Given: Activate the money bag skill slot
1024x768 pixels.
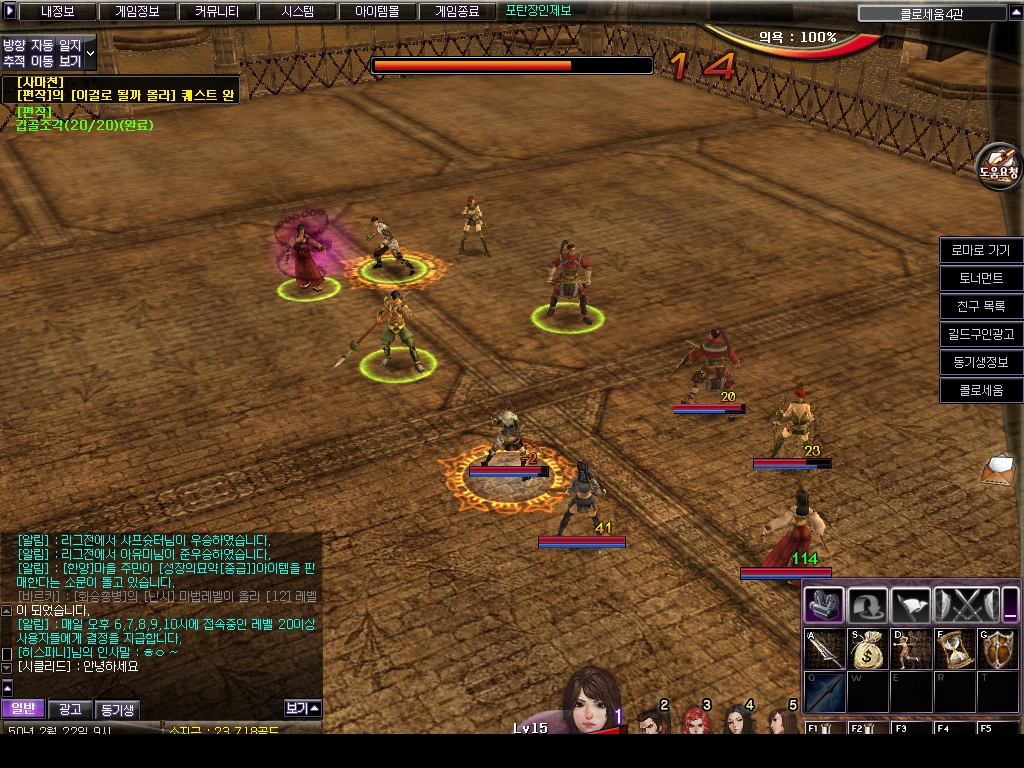Looking at the screenshot, I should tap(866, 650).
